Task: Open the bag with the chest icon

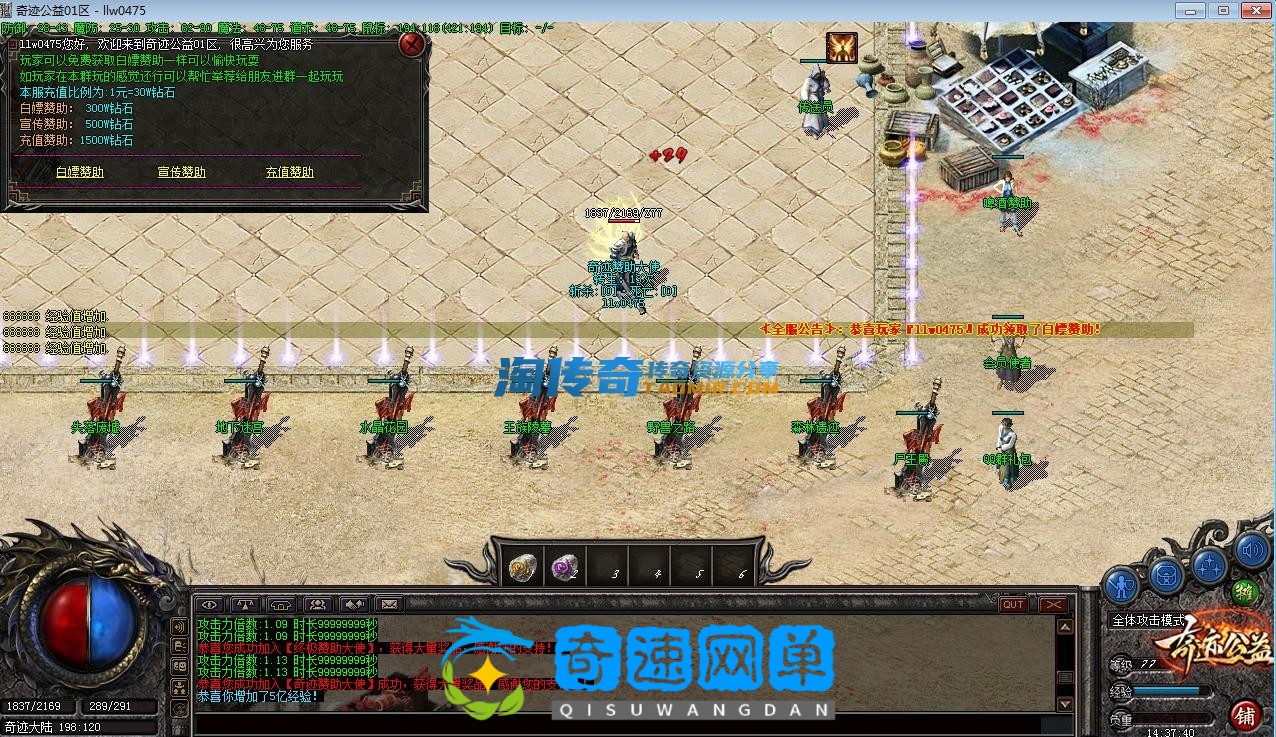Action: tap(1166, 574)
